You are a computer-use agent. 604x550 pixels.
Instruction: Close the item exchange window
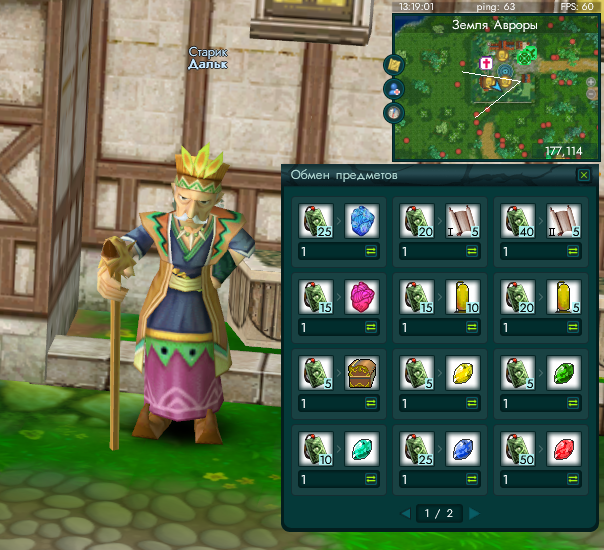tap(584, 175)
